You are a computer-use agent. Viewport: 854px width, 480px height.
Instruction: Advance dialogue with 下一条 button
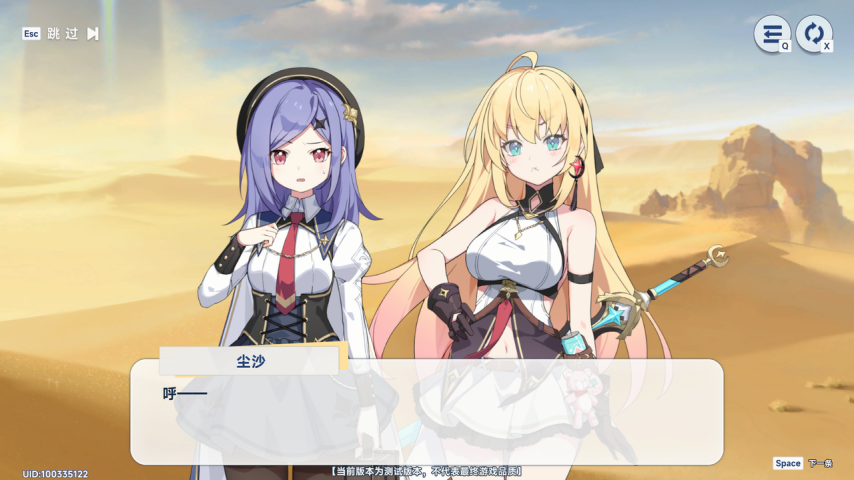[x=819, y=463]
